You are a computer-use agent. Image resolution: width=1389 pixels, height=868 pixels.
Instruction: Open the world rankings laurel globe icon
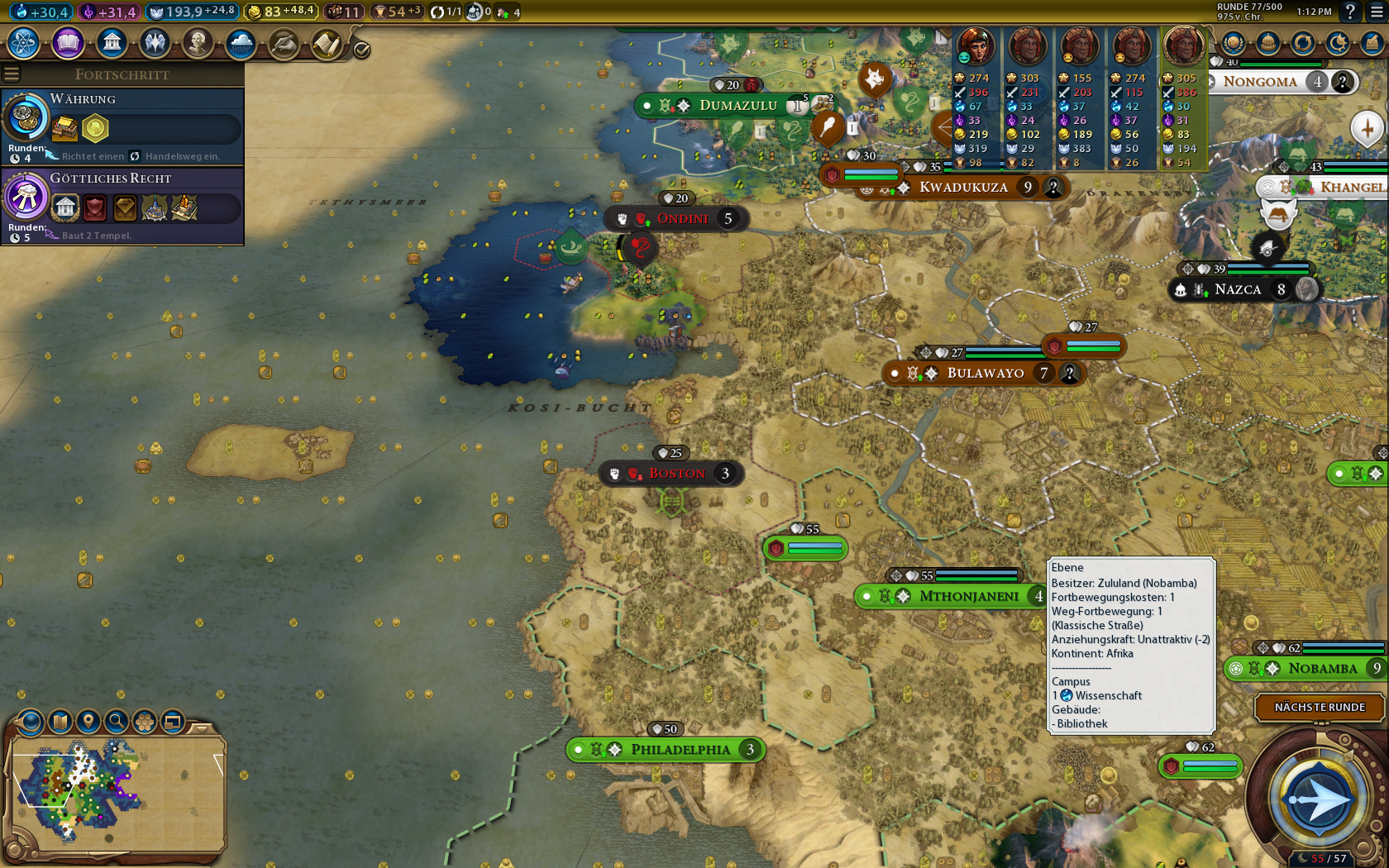[x=1233, y=43]
